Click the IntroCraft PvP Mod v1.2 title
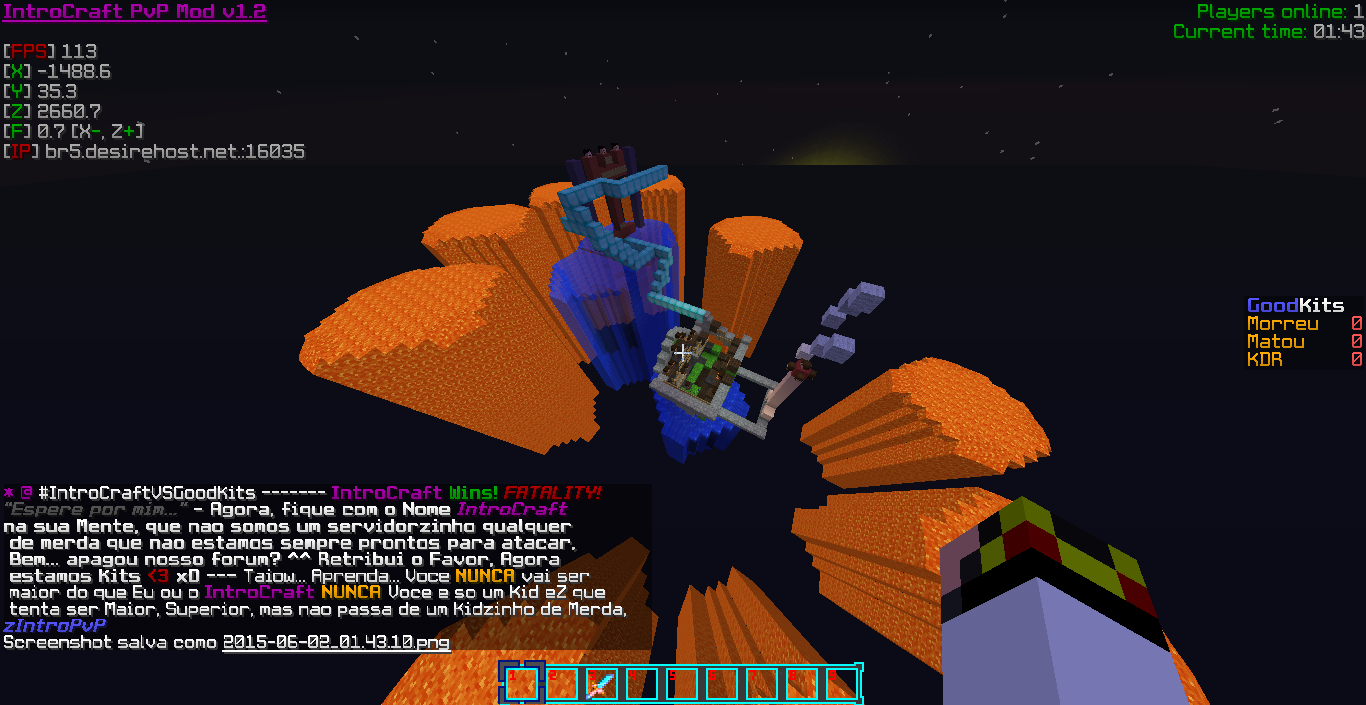1366x705 pixels. point(134,12)
